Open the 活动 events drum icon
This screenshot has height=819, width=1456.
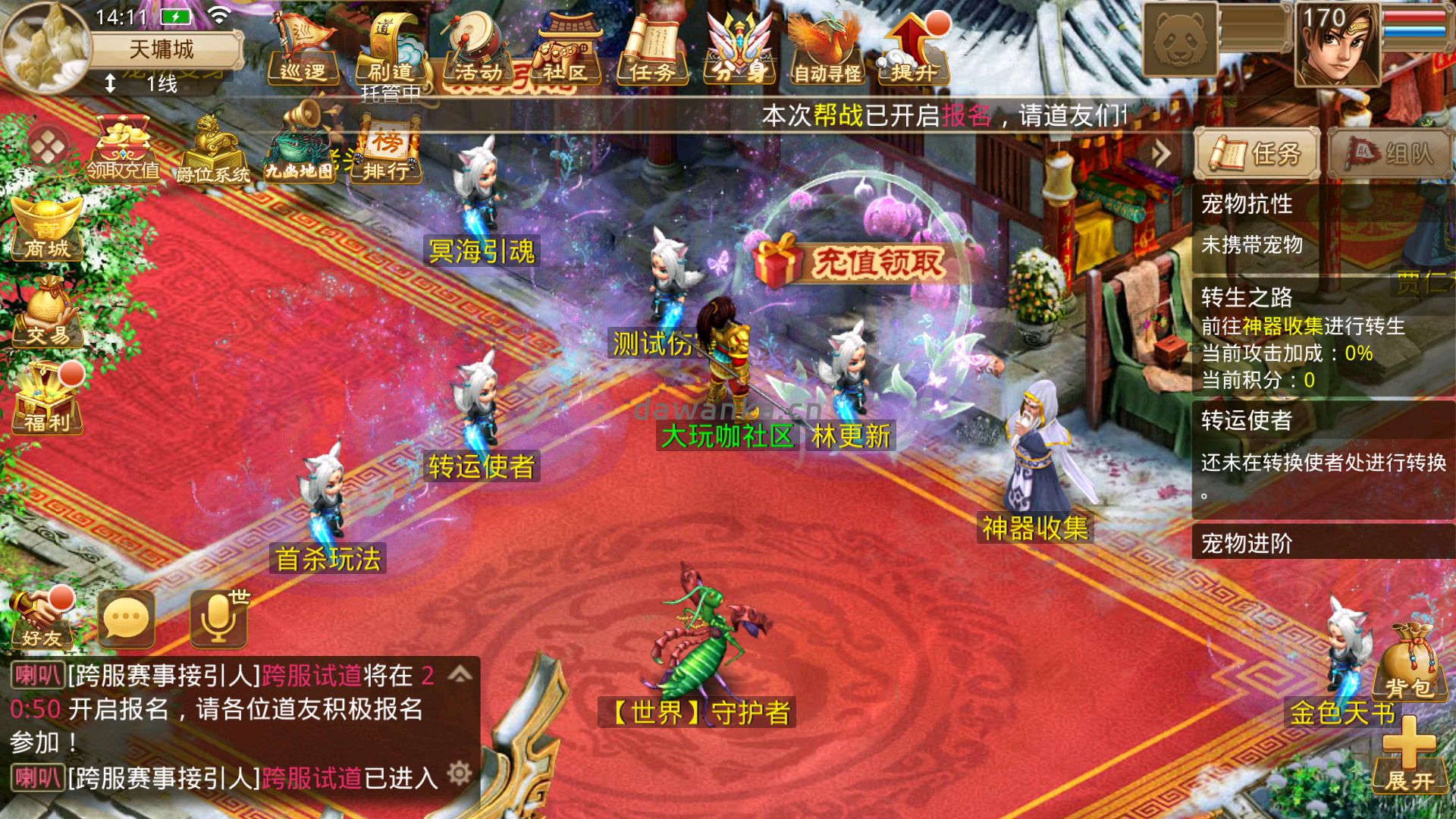(x=478, y=49)
